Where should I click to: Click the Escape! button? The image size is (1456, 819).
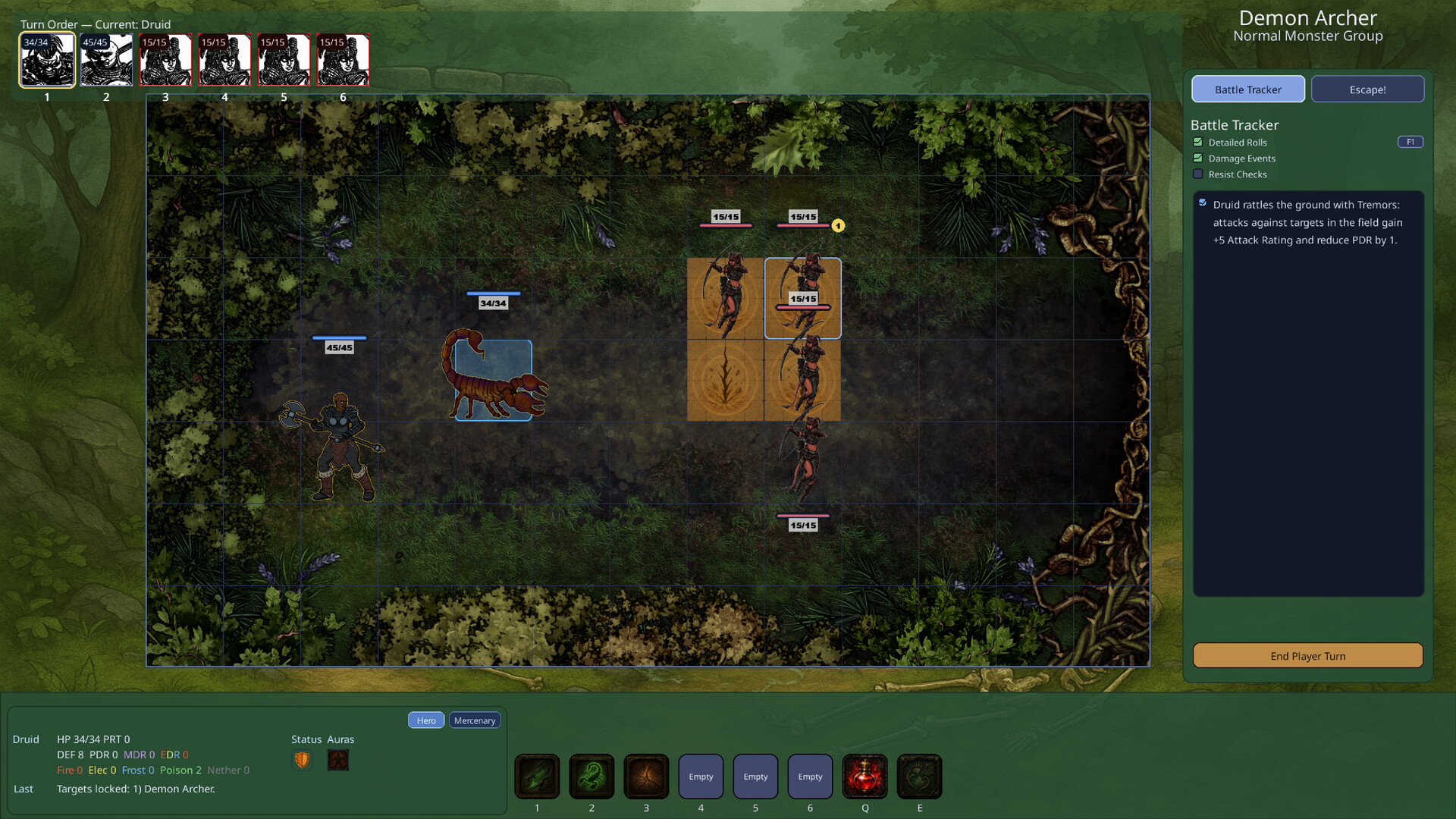[1367, 89]
